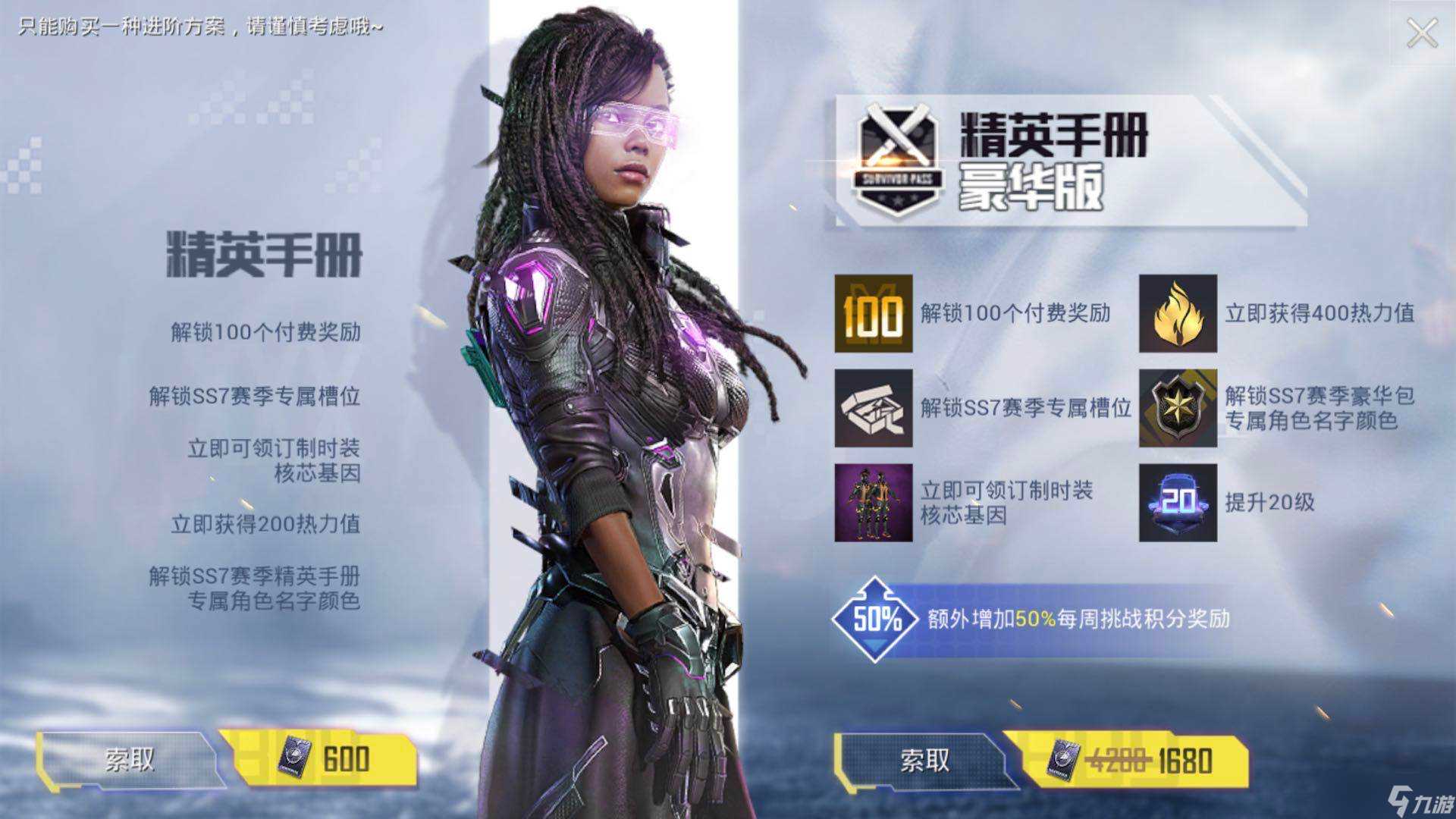Claim the 600 Elite Pass

pyautogui.click(x=129, y=759)
